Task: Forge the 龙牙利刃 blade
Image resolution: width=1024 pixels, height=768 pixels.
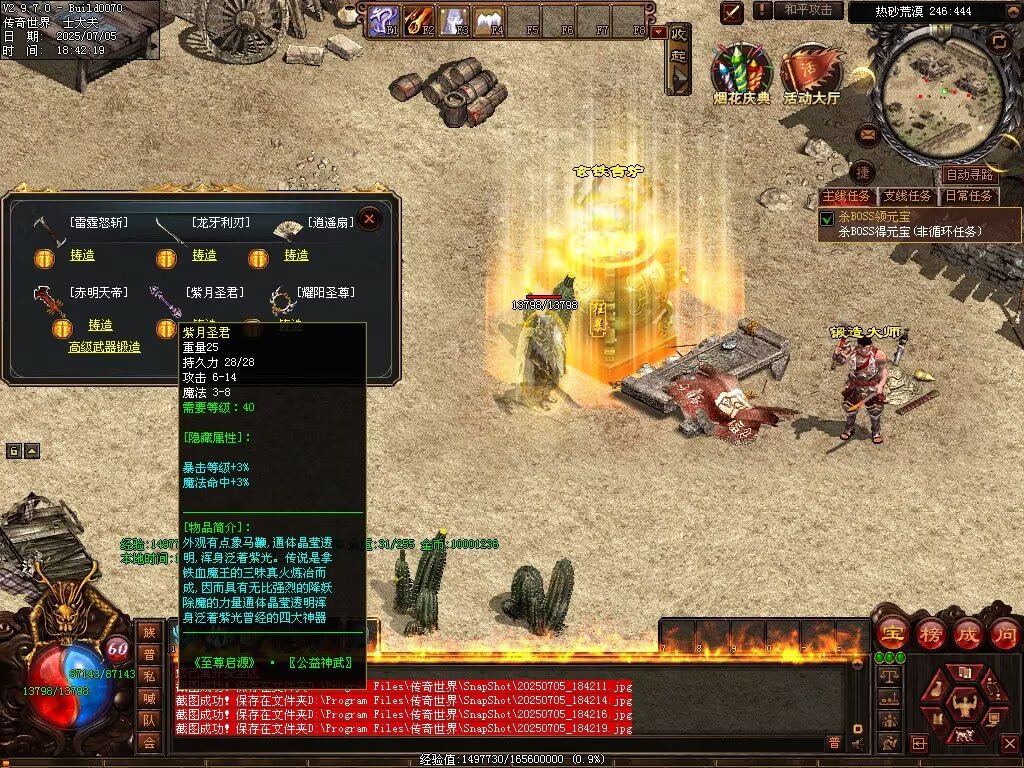Action: pos(204,256)
